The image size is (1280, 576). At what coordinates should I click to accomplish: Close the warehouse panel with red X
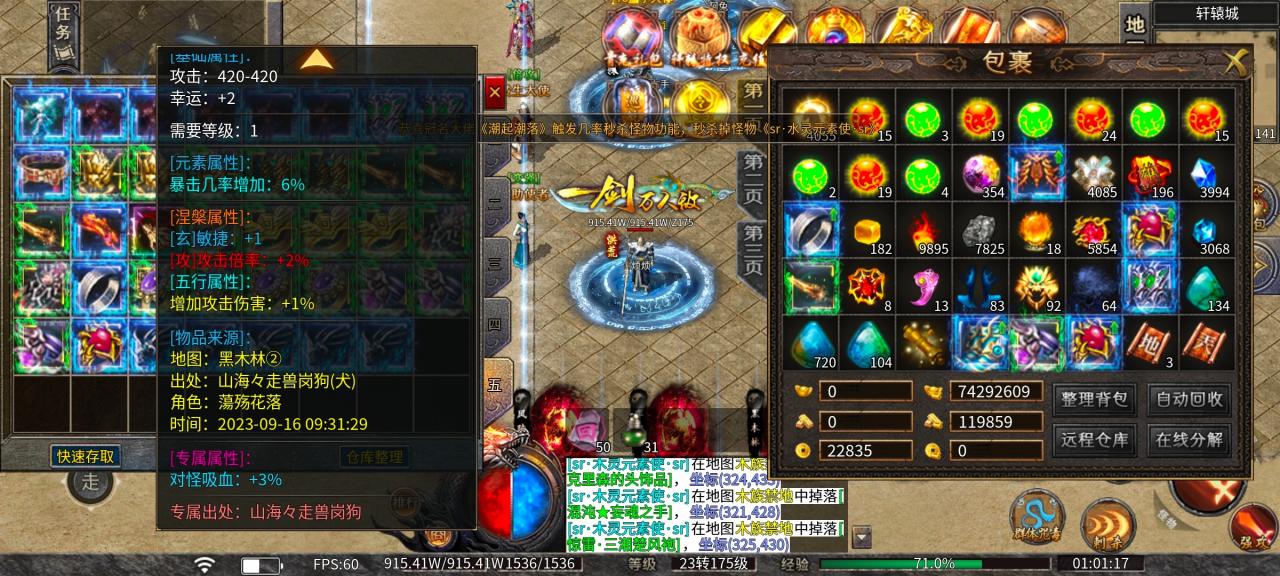coord(494,93)
